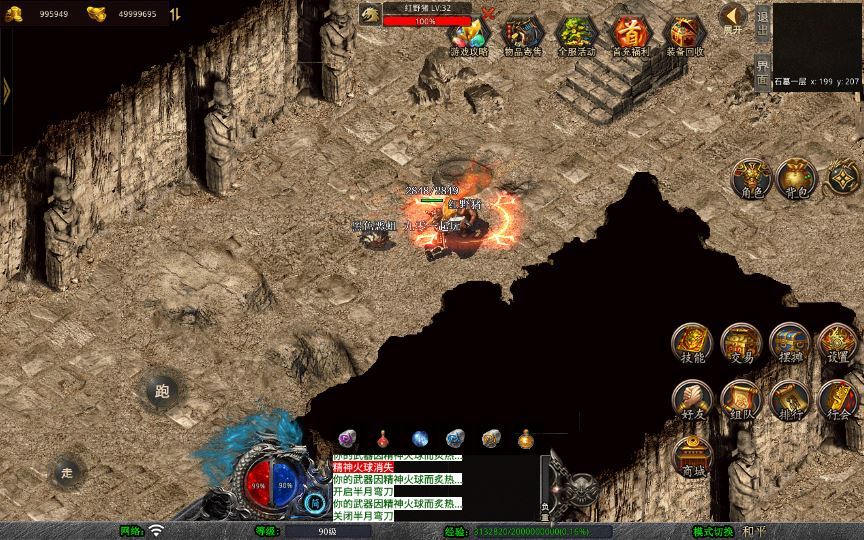The height and width of the screenshot is (540, 864).
Task: Open the 行会 guild panel
Action: click(838, 399)
